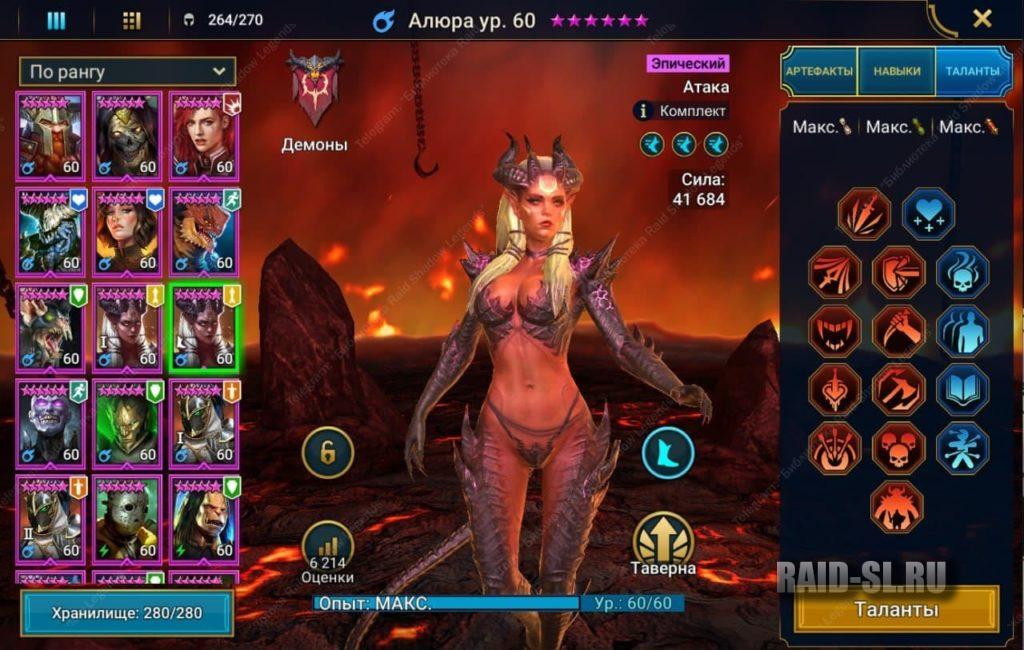Select the red-haired woman champion portrait
The height and width of the screenshot is (650, 1024).
[205, 134]
